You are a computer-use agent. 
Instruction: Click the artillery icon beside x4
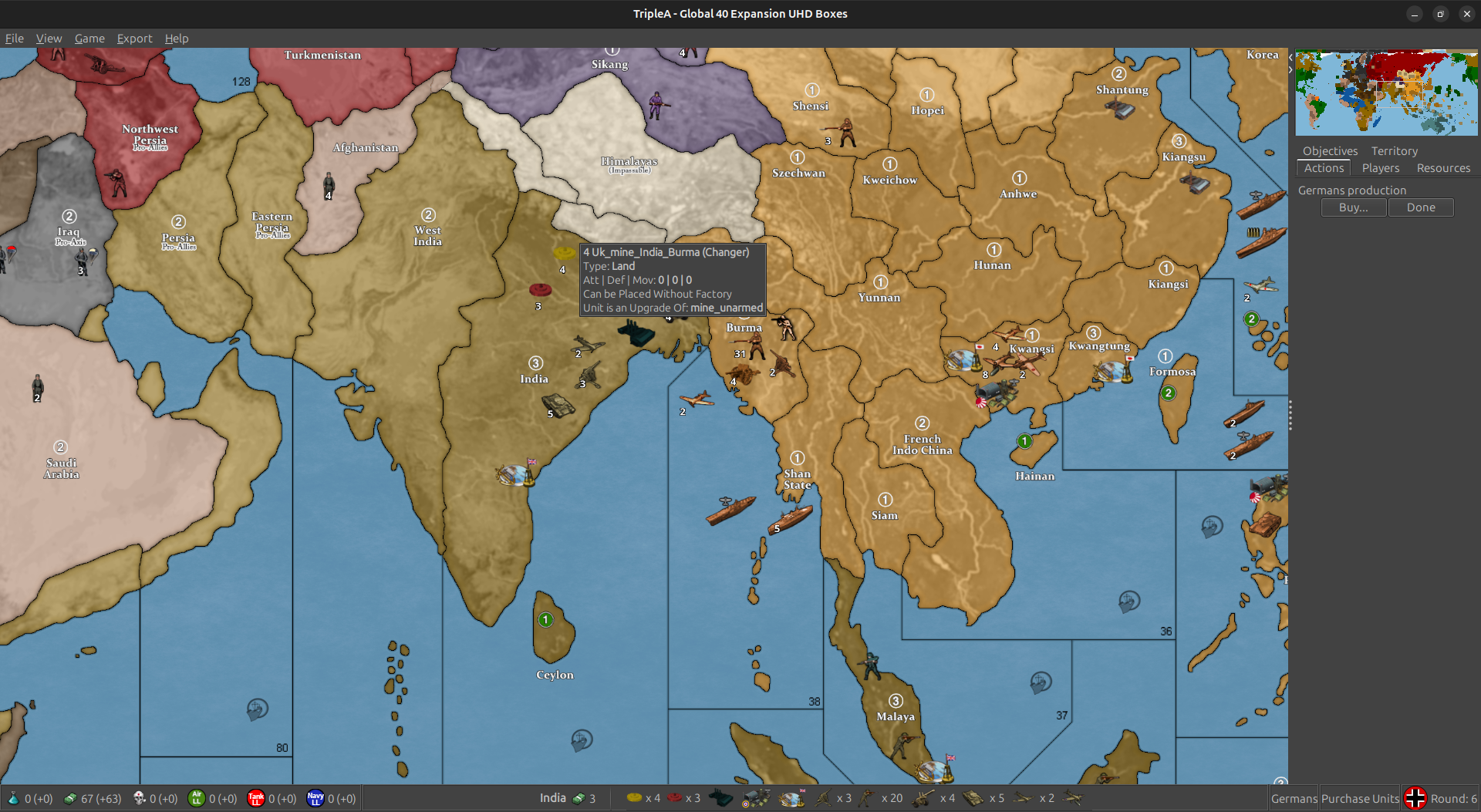pos(923,798)
